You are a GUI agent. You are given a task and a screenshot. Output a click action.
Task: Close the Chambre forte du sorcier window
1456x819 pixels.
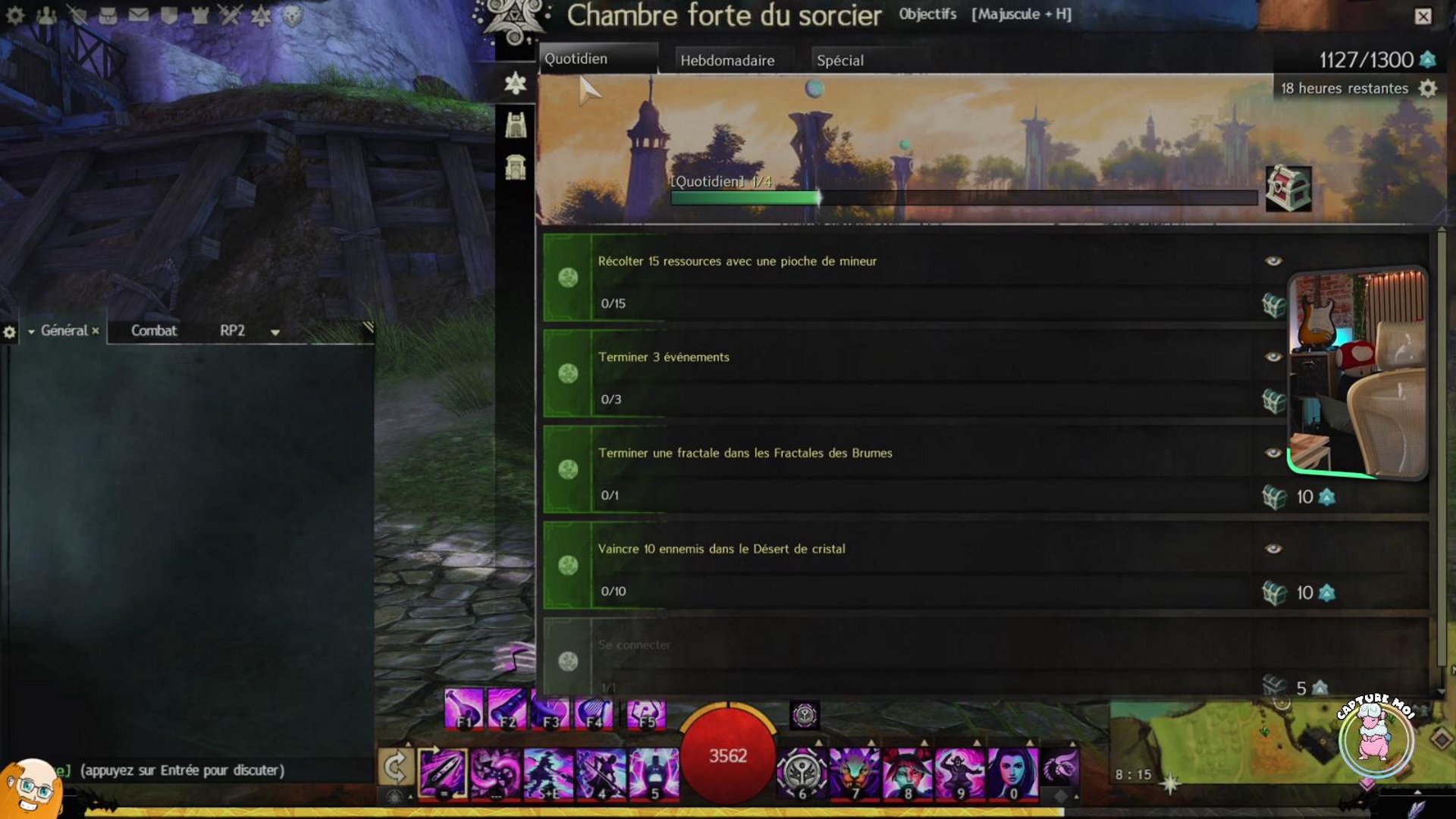[x=1423, y=17]
